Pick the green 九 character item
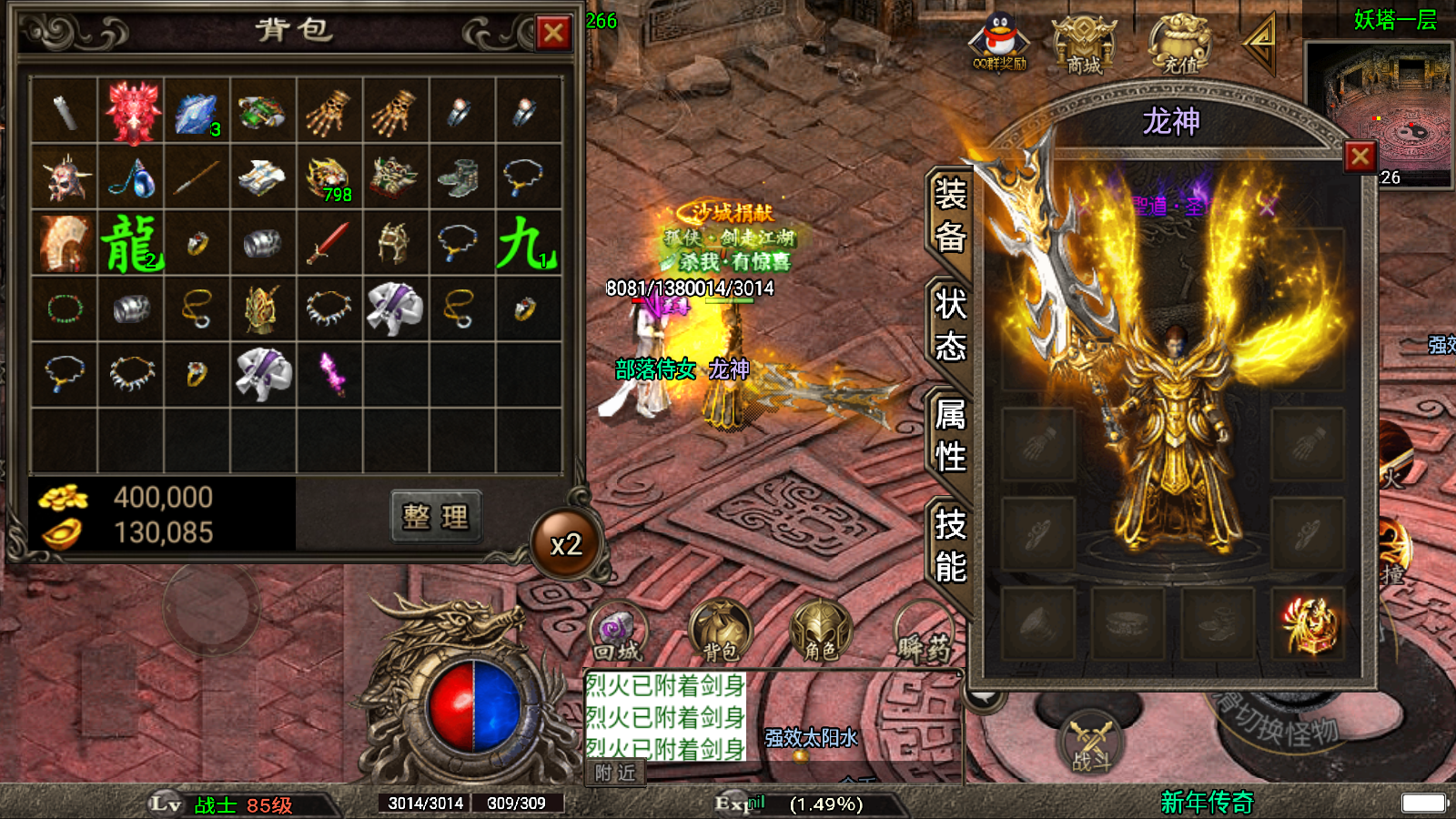Image resolution: width=1456 pixels, height=819 pixels. point(527,244)
